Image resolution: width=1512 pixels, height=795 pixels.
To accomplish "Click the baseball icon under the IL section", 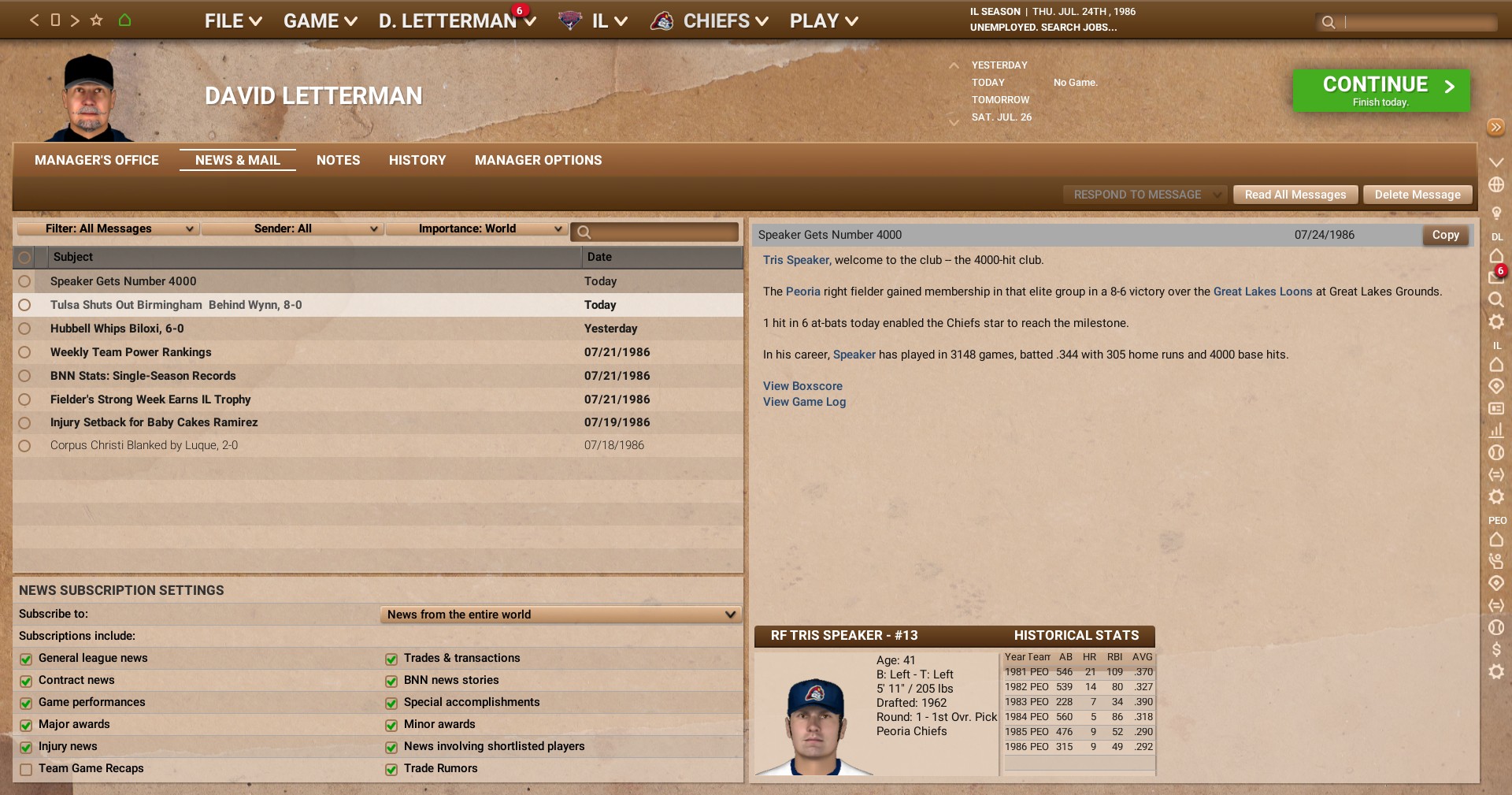I will [x=1498, y=452].
